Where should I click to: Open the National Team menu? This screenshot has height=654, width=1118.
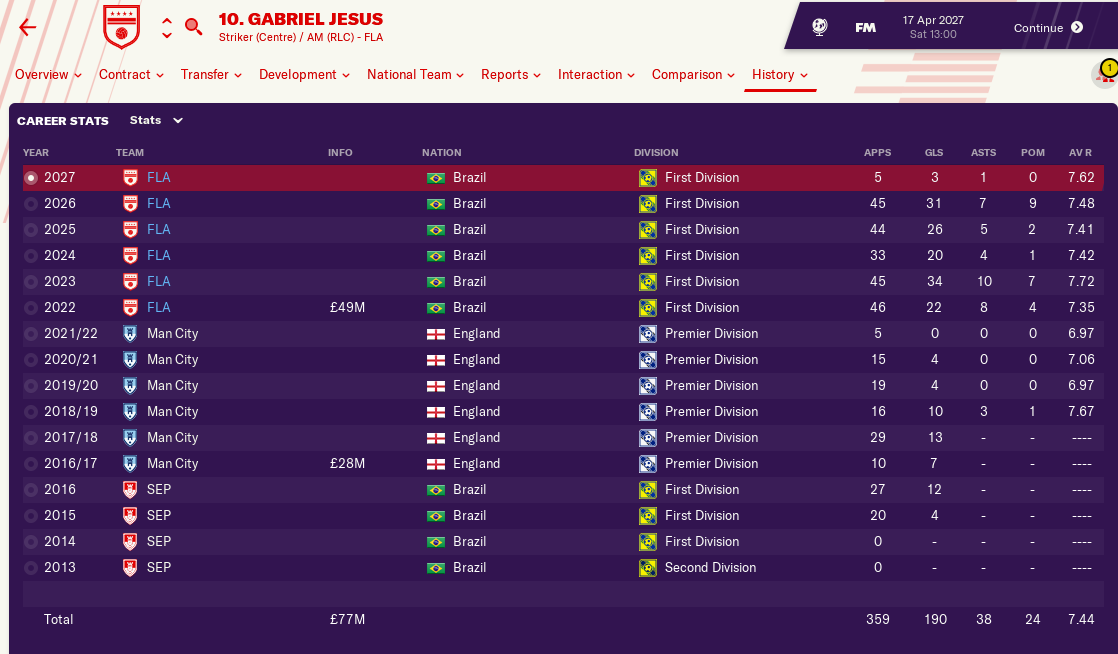click(x=415, y=75)
